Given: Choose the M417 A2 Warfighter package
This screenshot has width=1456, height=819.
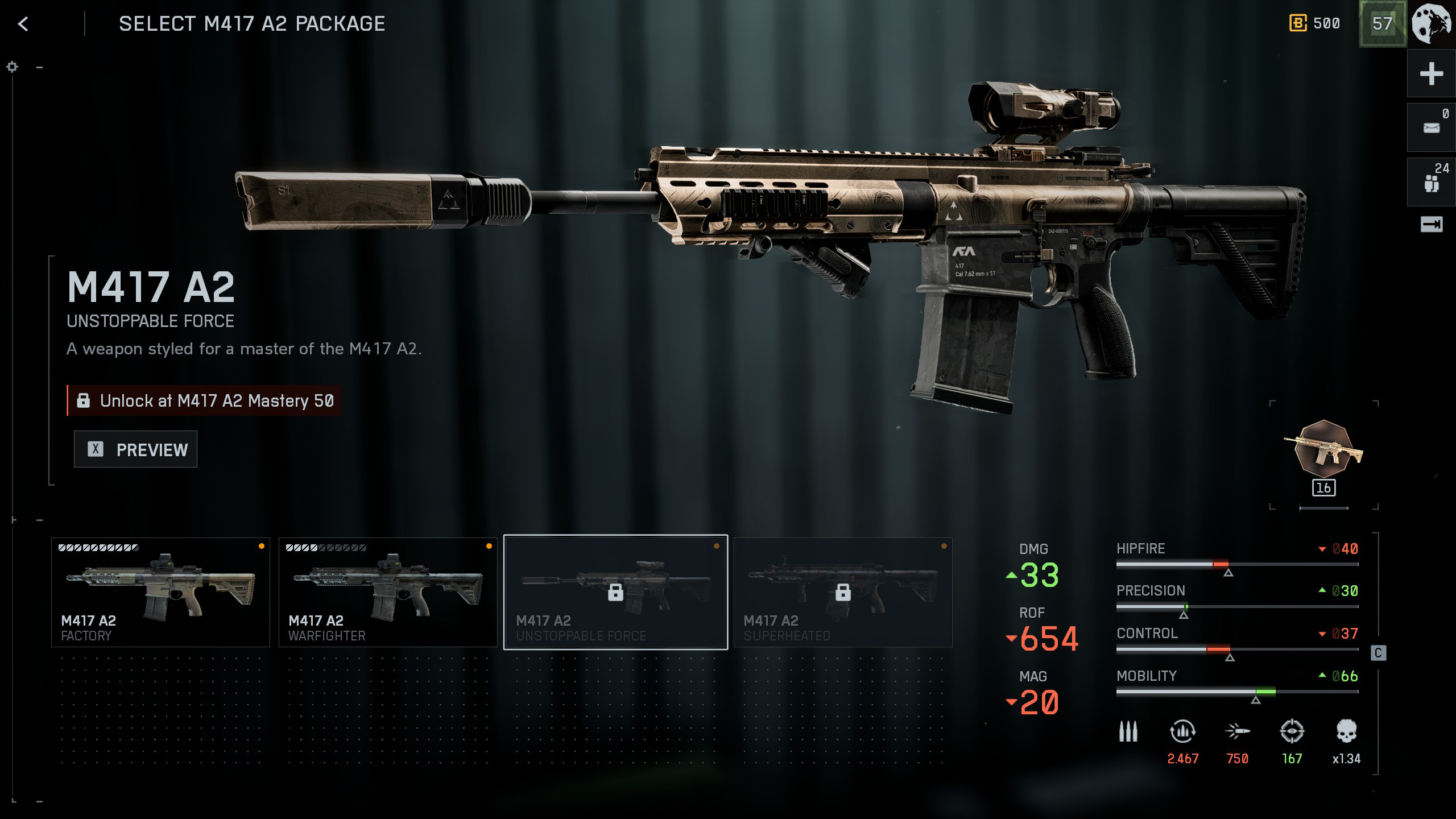Looking at the screenshot, I should click(x=388, y=592).
